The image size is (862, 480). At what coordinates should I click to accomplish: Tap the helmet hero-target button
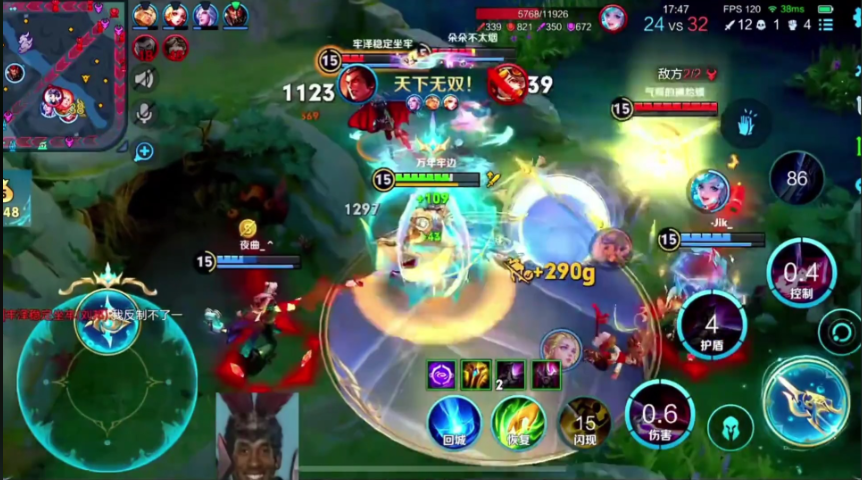pos(730,427)
